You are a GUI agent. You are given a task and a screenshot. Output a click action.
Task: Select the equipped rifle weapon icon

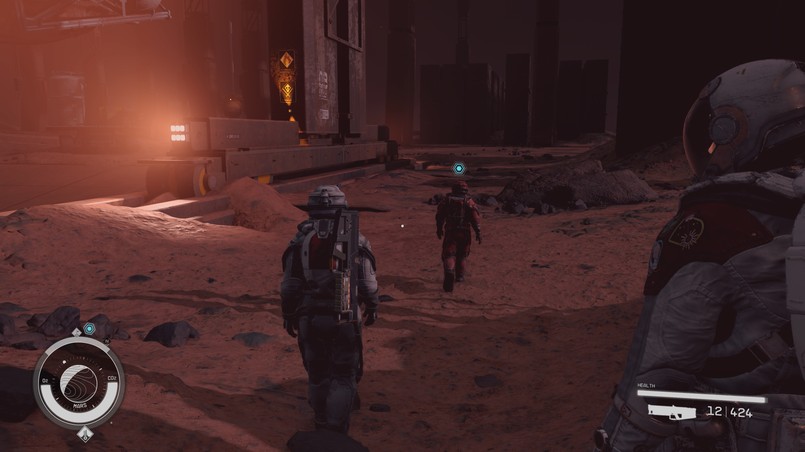(x=671, y=410)
